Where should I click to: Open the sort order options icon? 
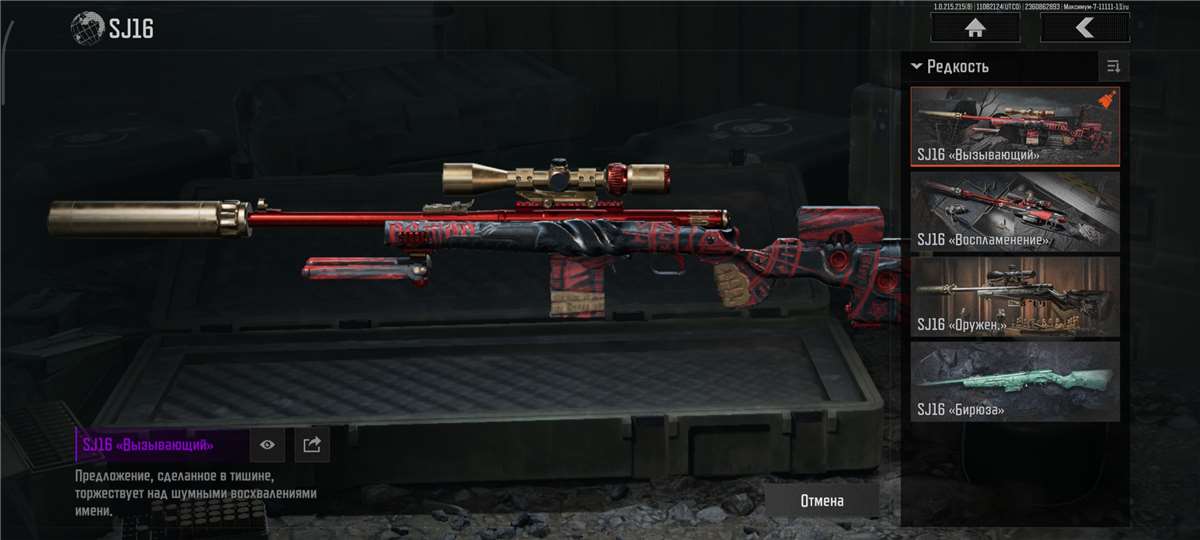pos(1112,67)
